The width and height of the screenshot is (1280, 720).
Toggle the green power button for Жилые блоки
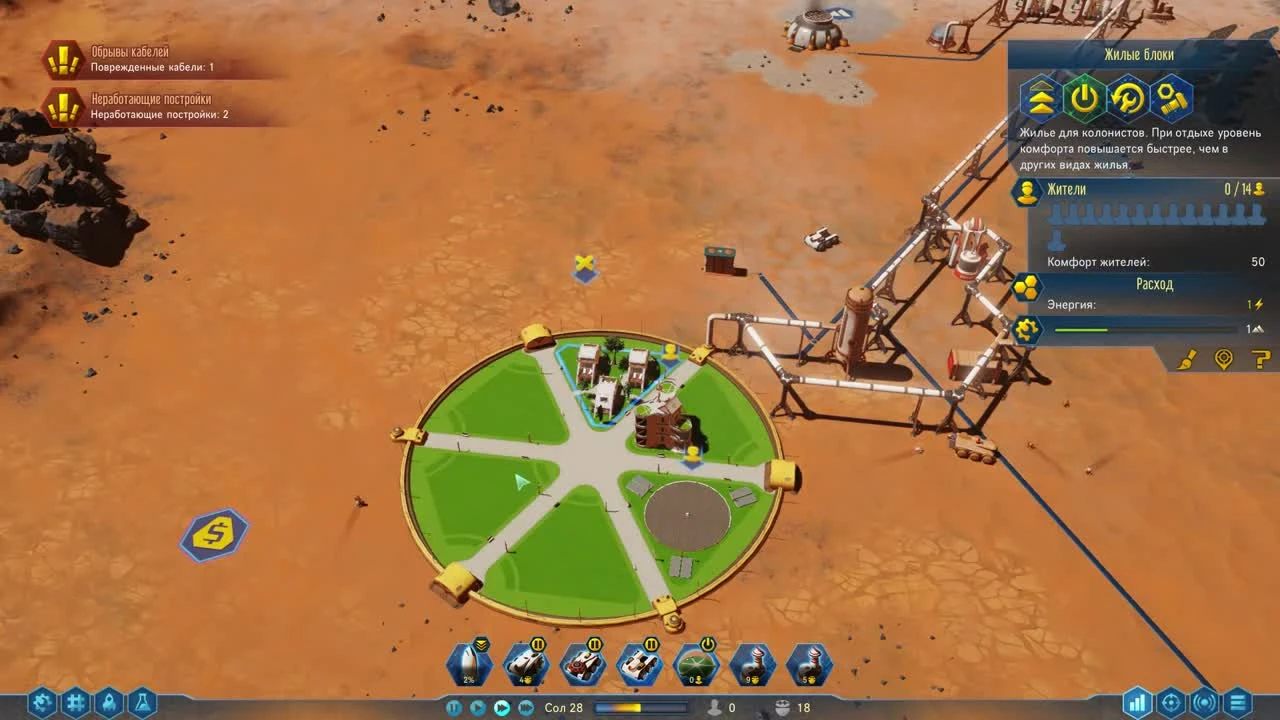point(1084,97)
